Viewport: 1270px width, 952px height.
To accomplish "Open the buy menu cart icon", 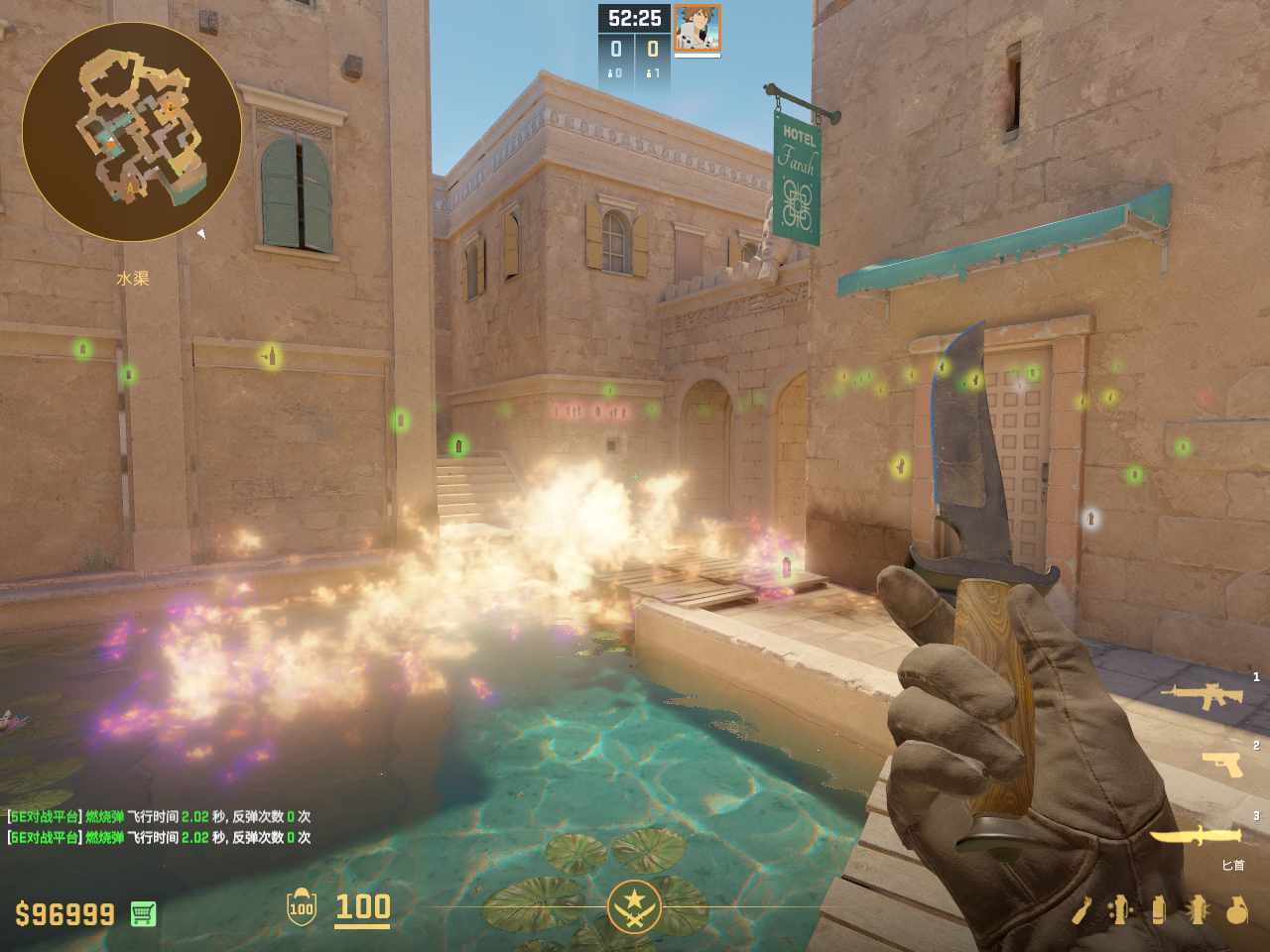I will tap(143, 913).
